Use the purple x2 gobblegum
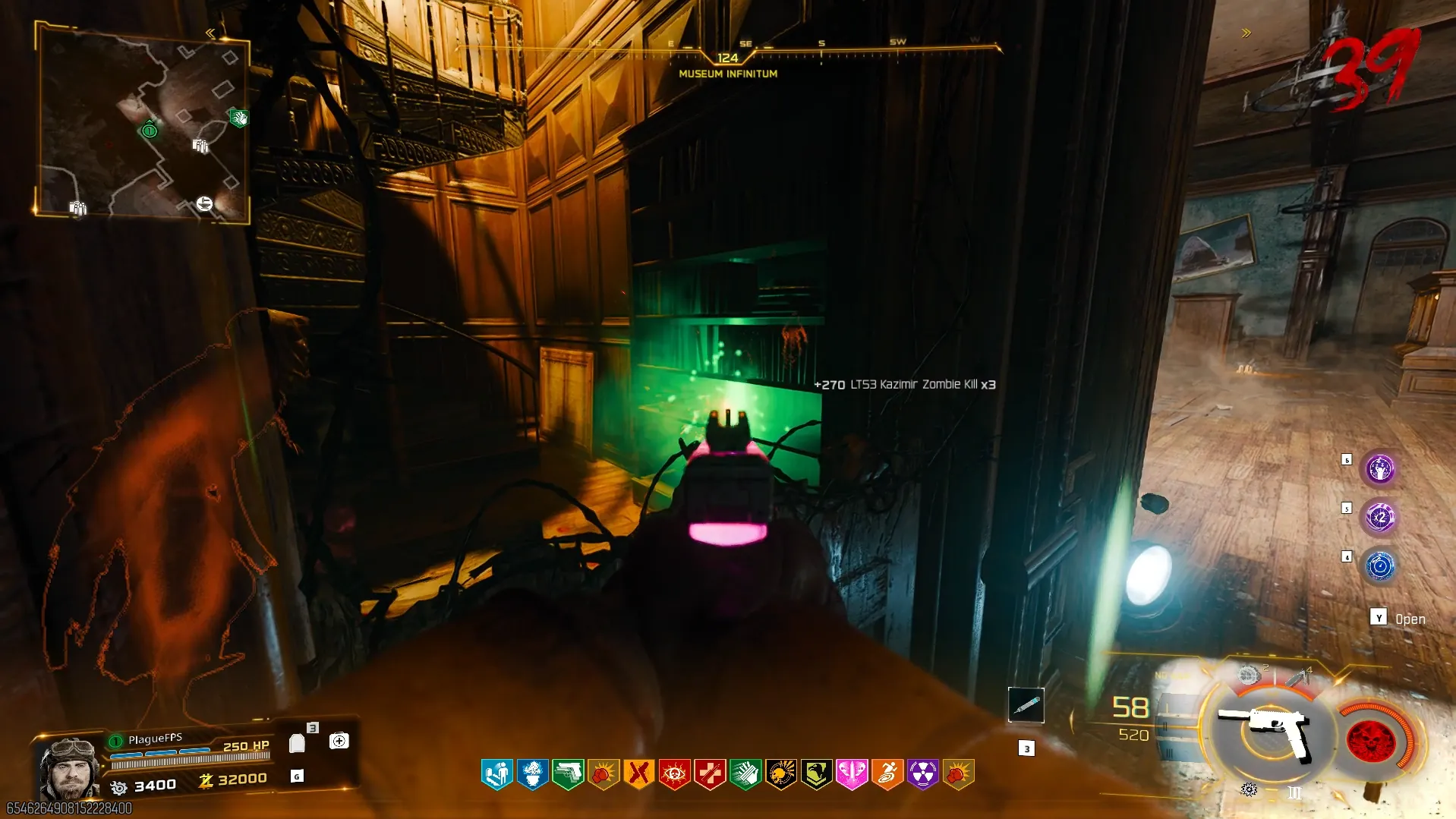This screenshot has width=1456, height=819. pos(1380,518)
